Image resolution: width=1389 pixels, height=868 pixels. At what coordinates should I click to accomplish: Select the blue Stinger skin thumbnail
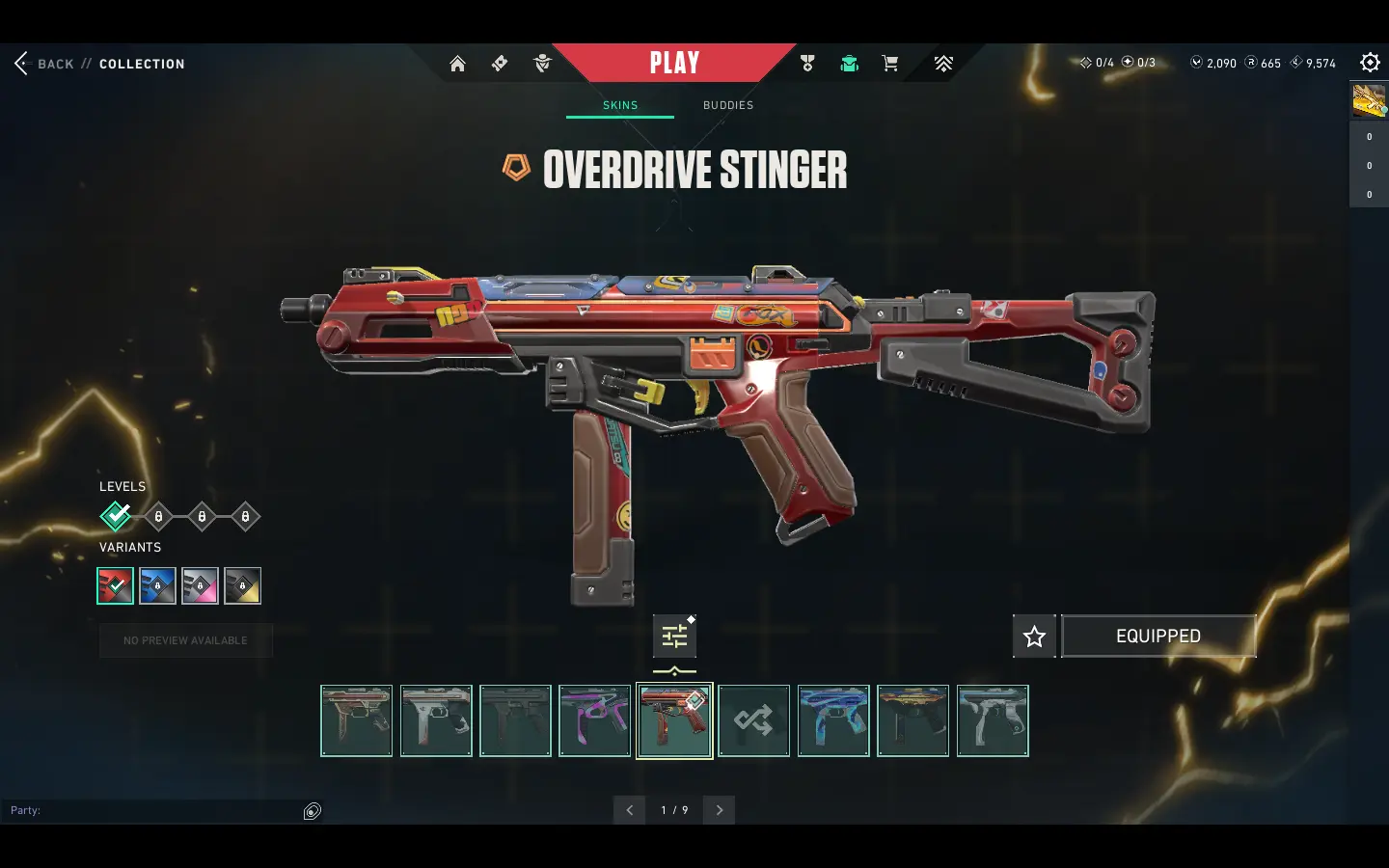pos(833,720)
